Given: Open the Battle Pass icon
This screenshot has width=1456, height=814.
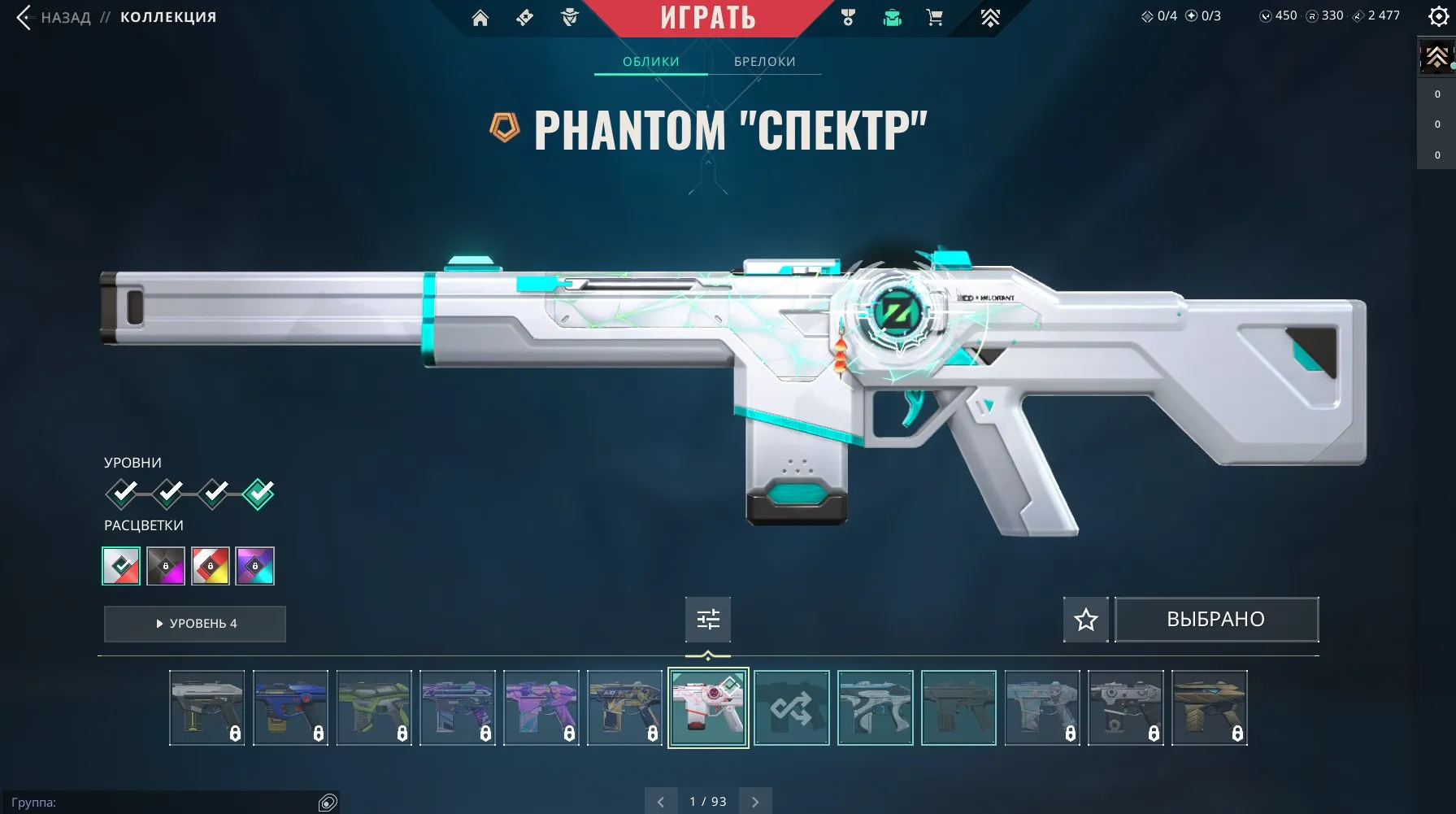Looking at the screenshot, I should click(990, 17).
